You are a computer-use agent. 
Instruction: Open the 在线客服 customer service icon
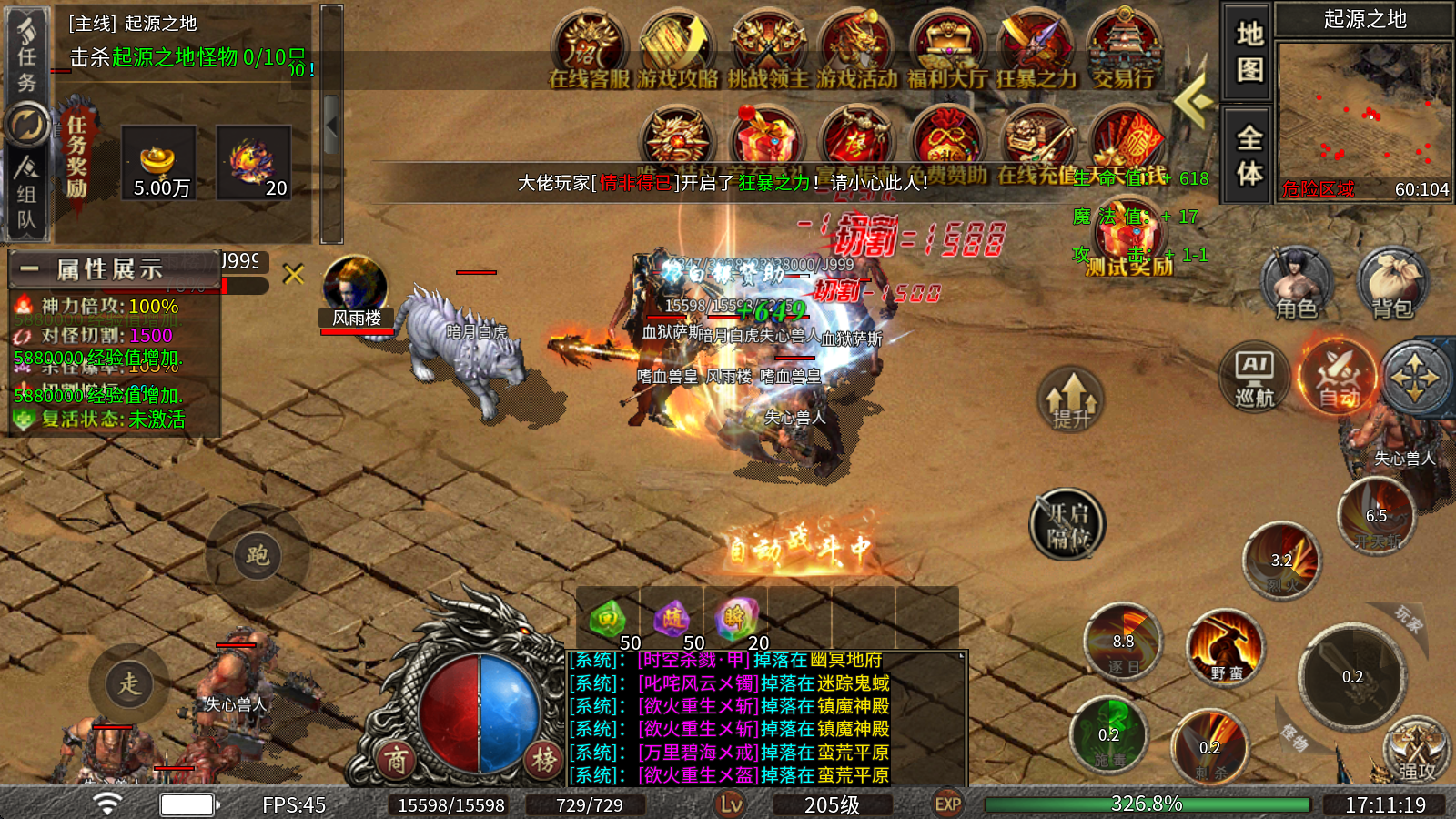(x=589, y=50)
